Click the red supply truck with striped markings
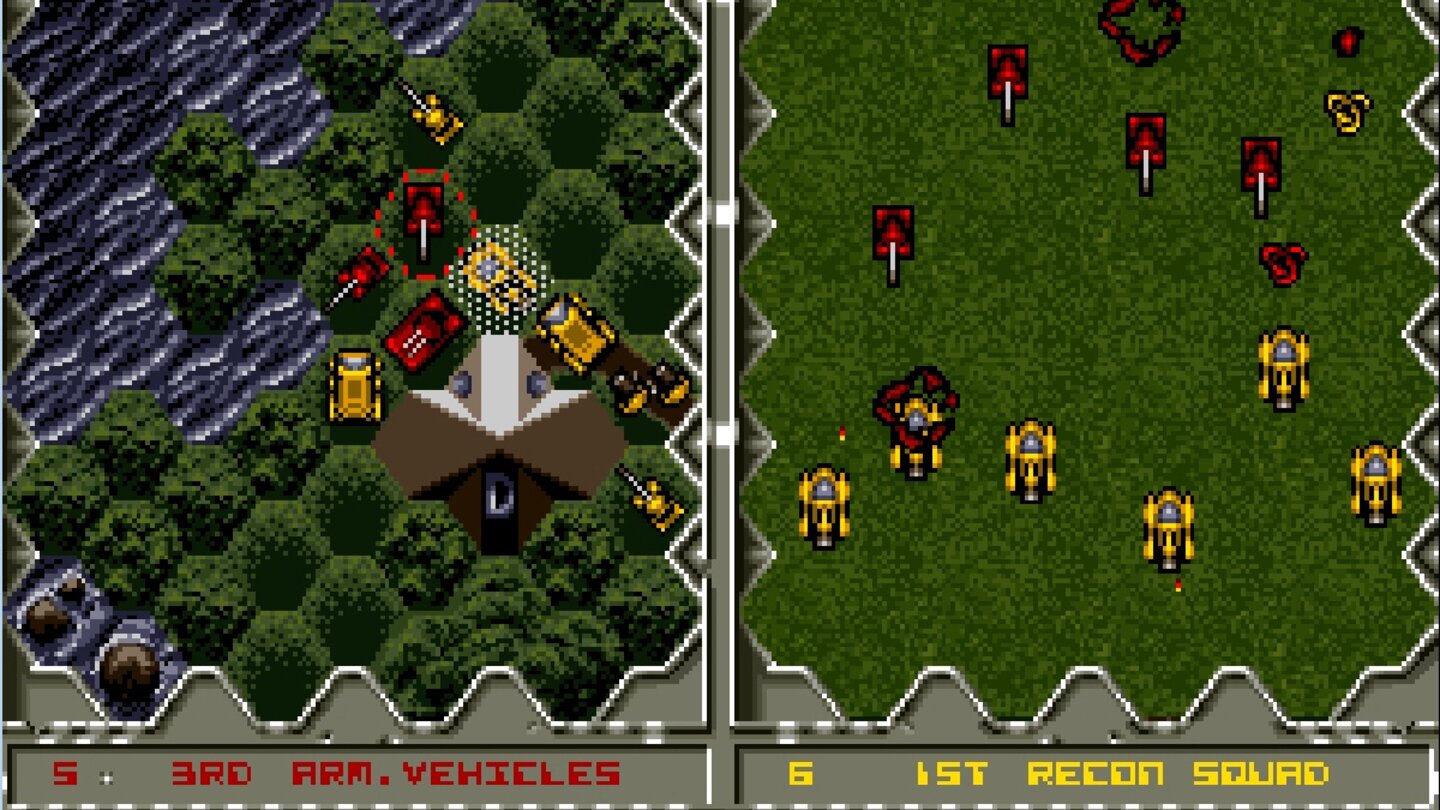The width and height of the screenshot is (1440, 810). click(x=424, y=330)
